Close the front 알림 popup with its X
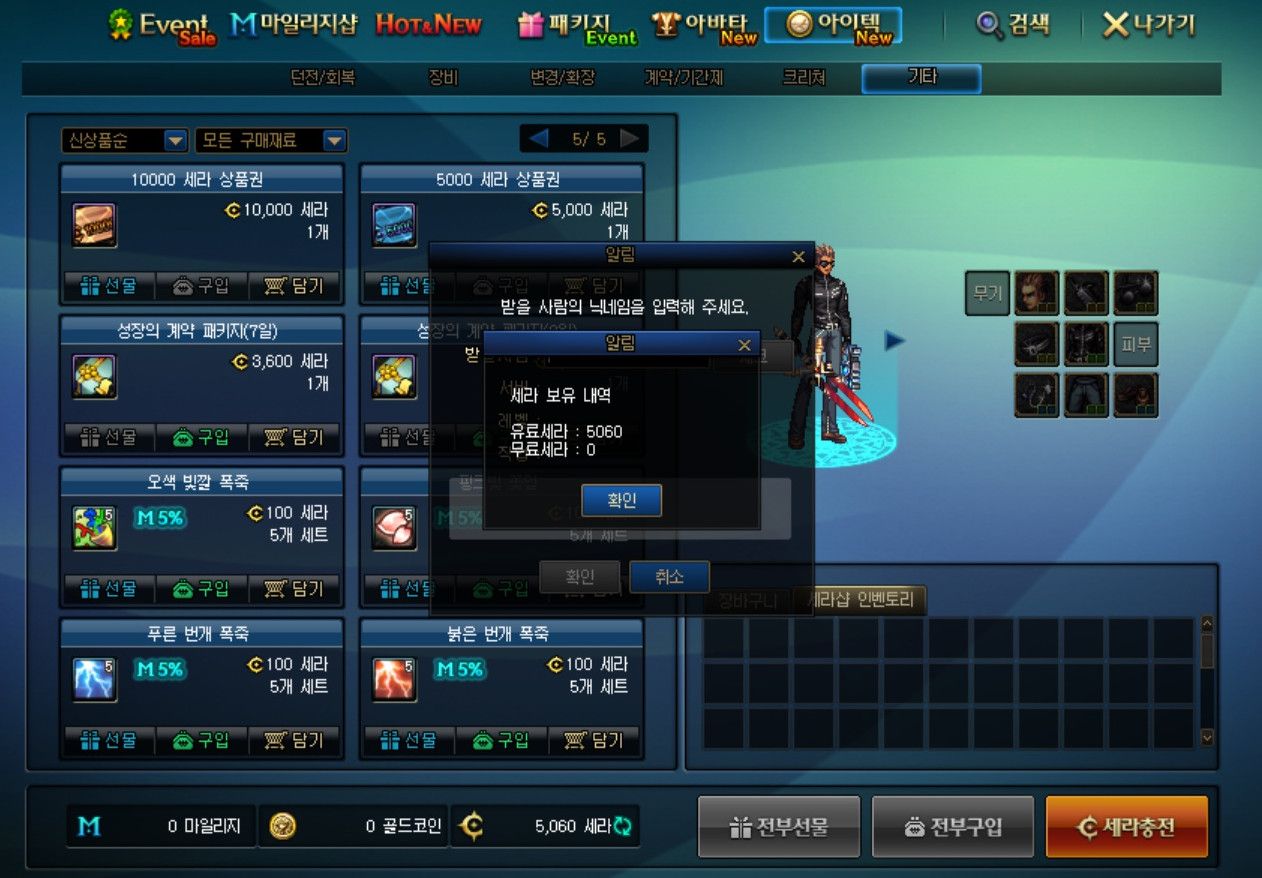This screenshot has height=878, width=1262. [x=744, y=345]
